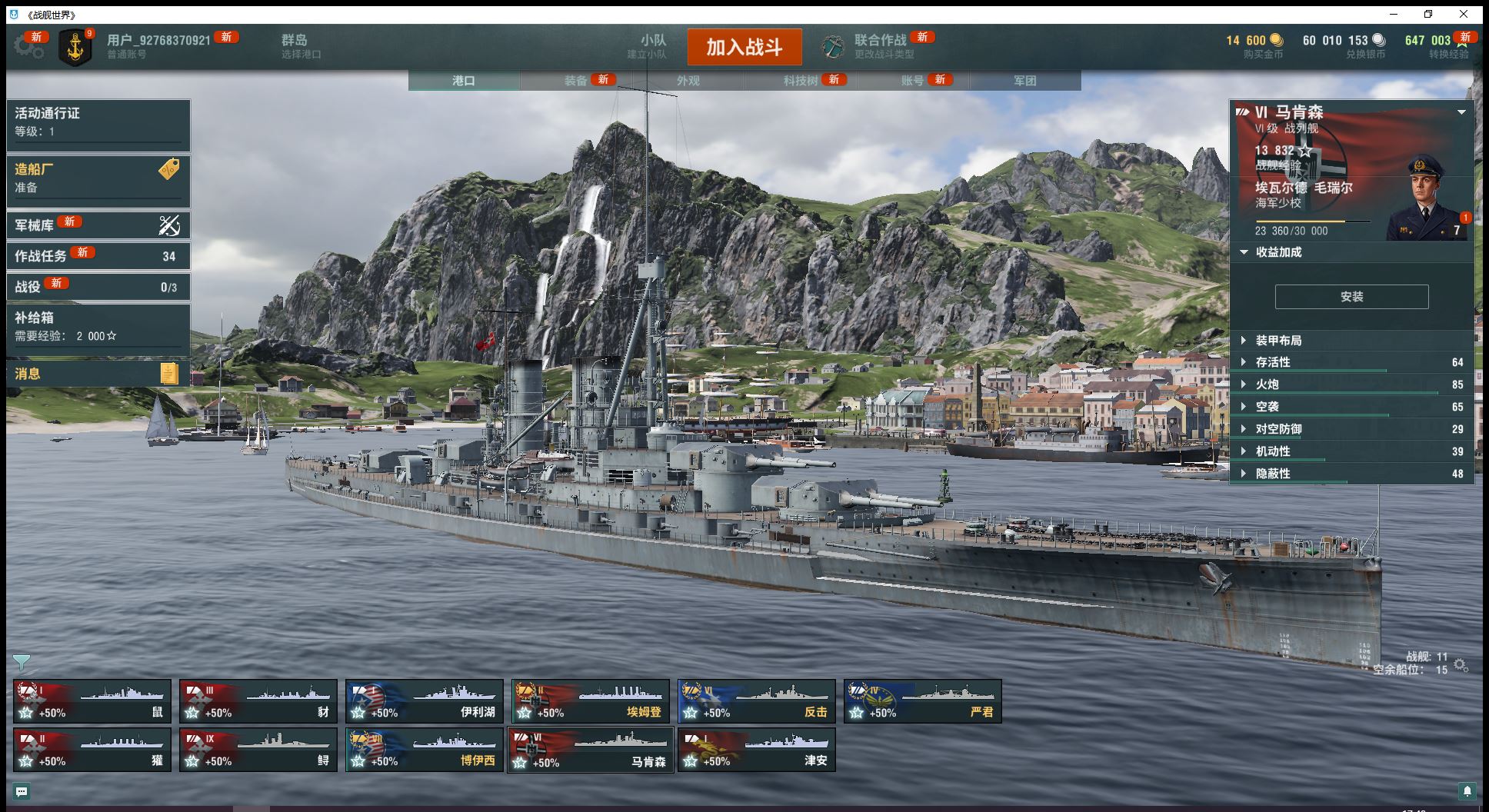The image size is (1489, 812).
Task: Open the 造船厂 shipyard entry
Action: (98, 178)
